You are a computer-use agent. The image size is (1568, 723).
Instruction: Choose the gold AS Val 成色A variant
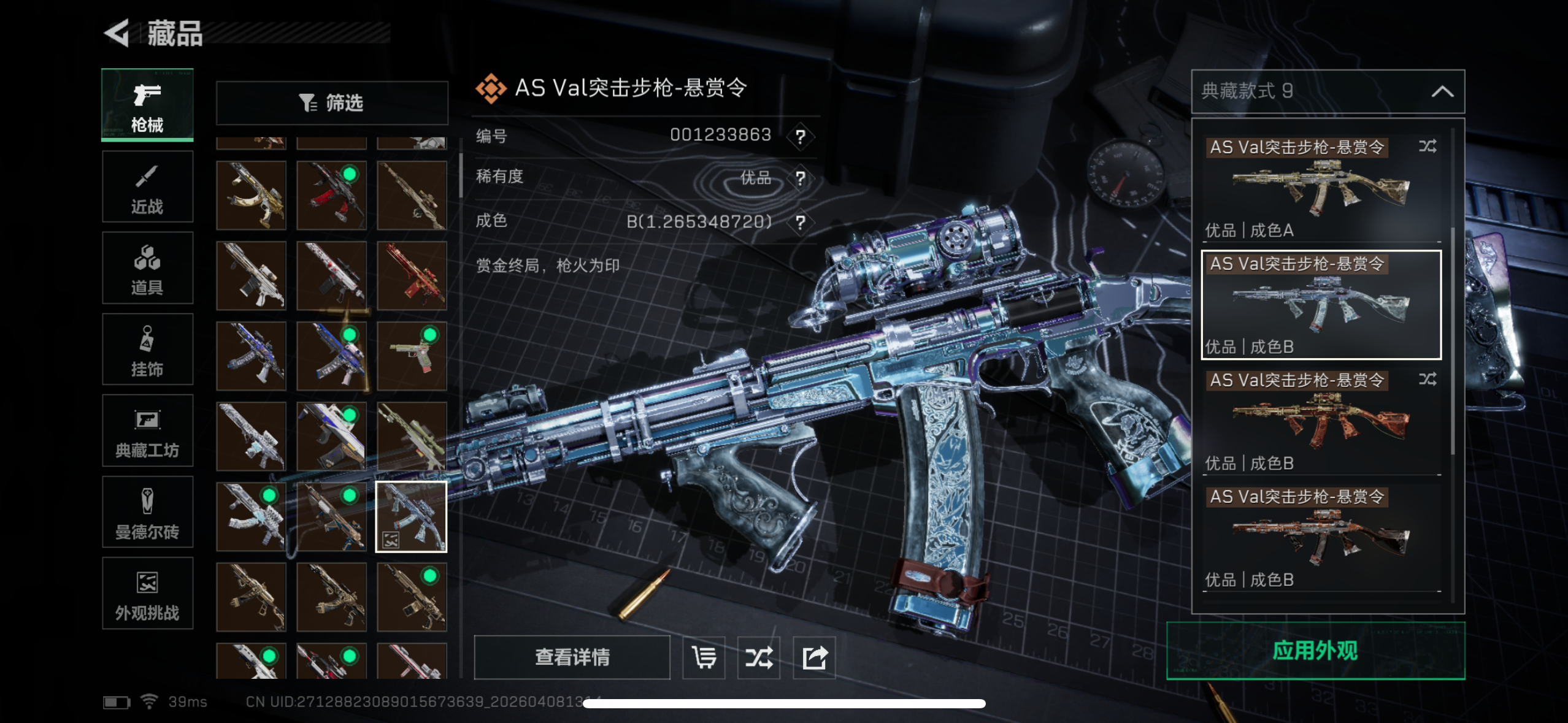tap(1320, 187)
